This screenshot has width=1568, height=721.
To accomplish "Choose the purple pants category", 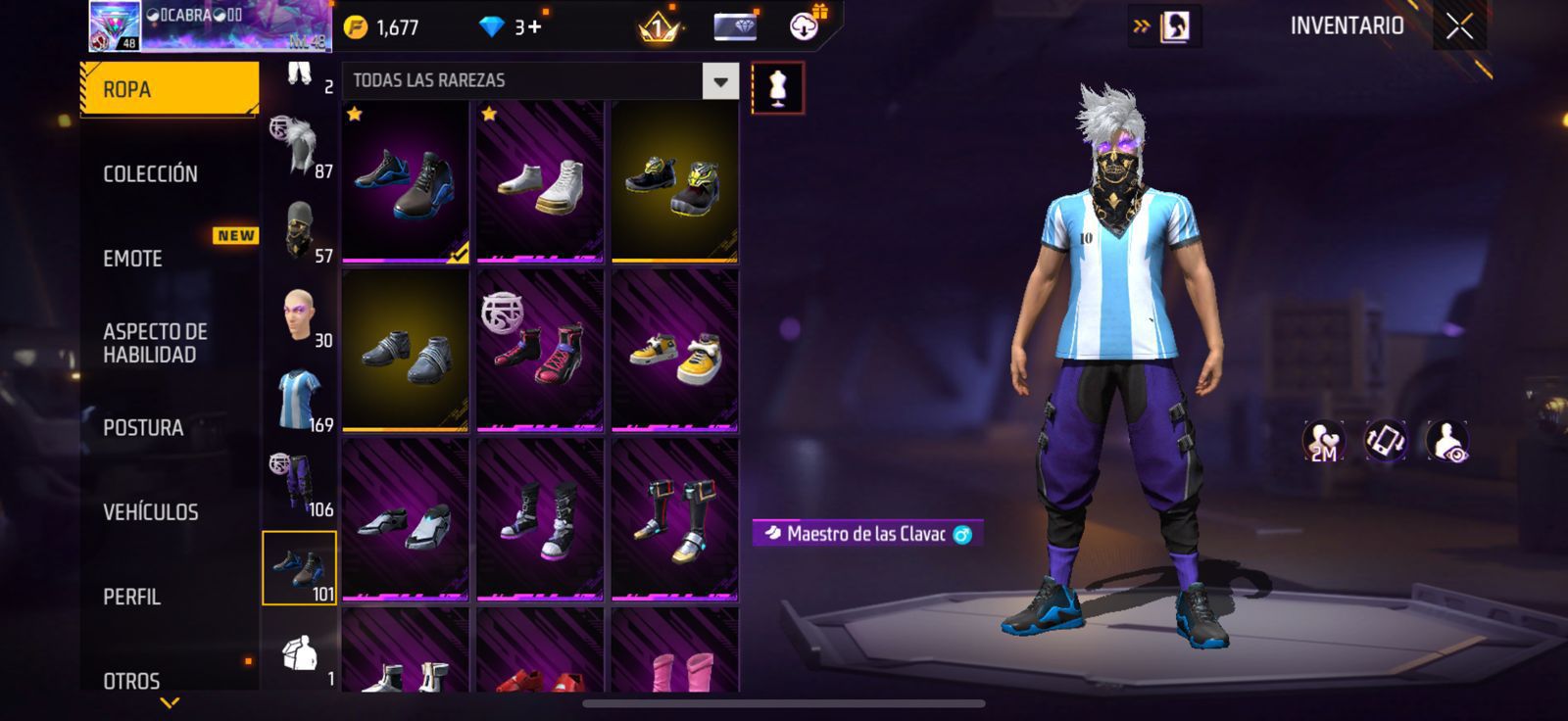I will [300, 484].
